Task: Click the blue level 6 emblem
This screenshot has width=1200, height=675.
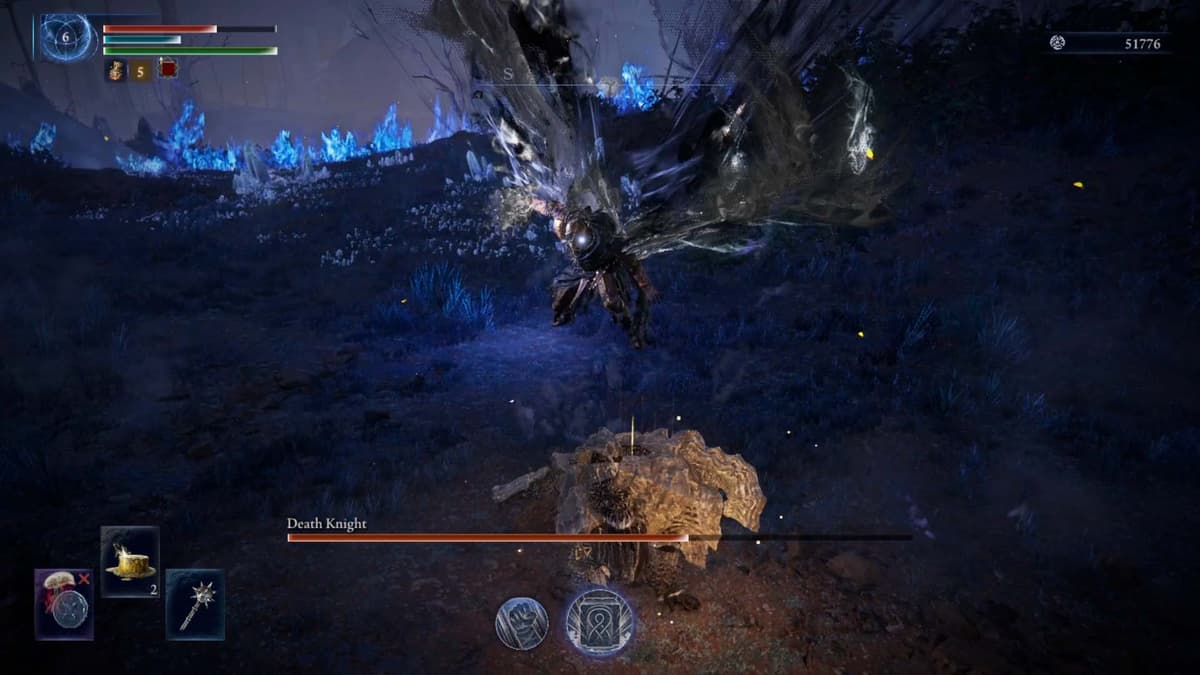Action: 66,37
